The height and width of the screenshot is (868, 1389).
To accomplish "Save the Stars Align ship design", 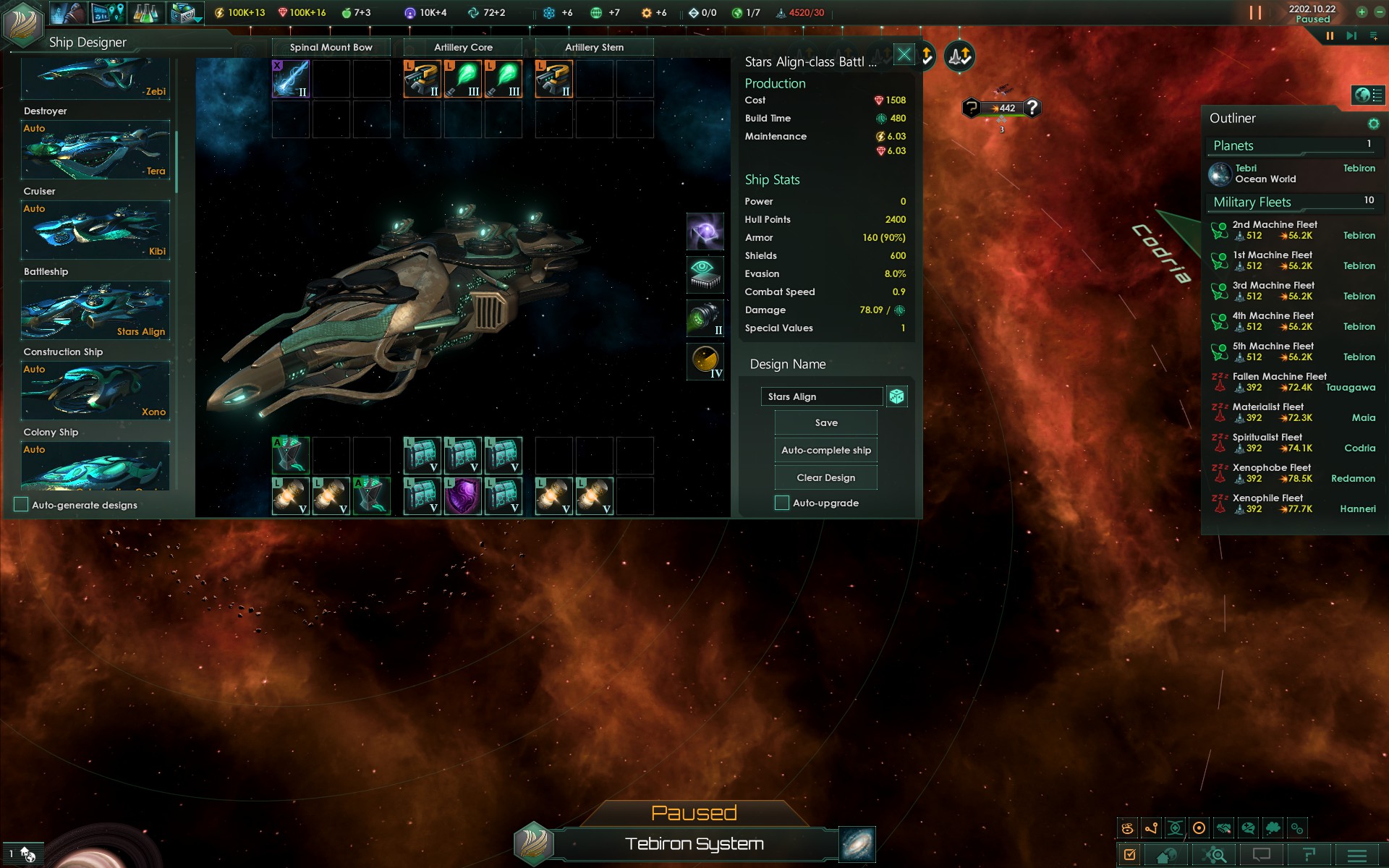I will pyautogui.click(x=825, y=423).
